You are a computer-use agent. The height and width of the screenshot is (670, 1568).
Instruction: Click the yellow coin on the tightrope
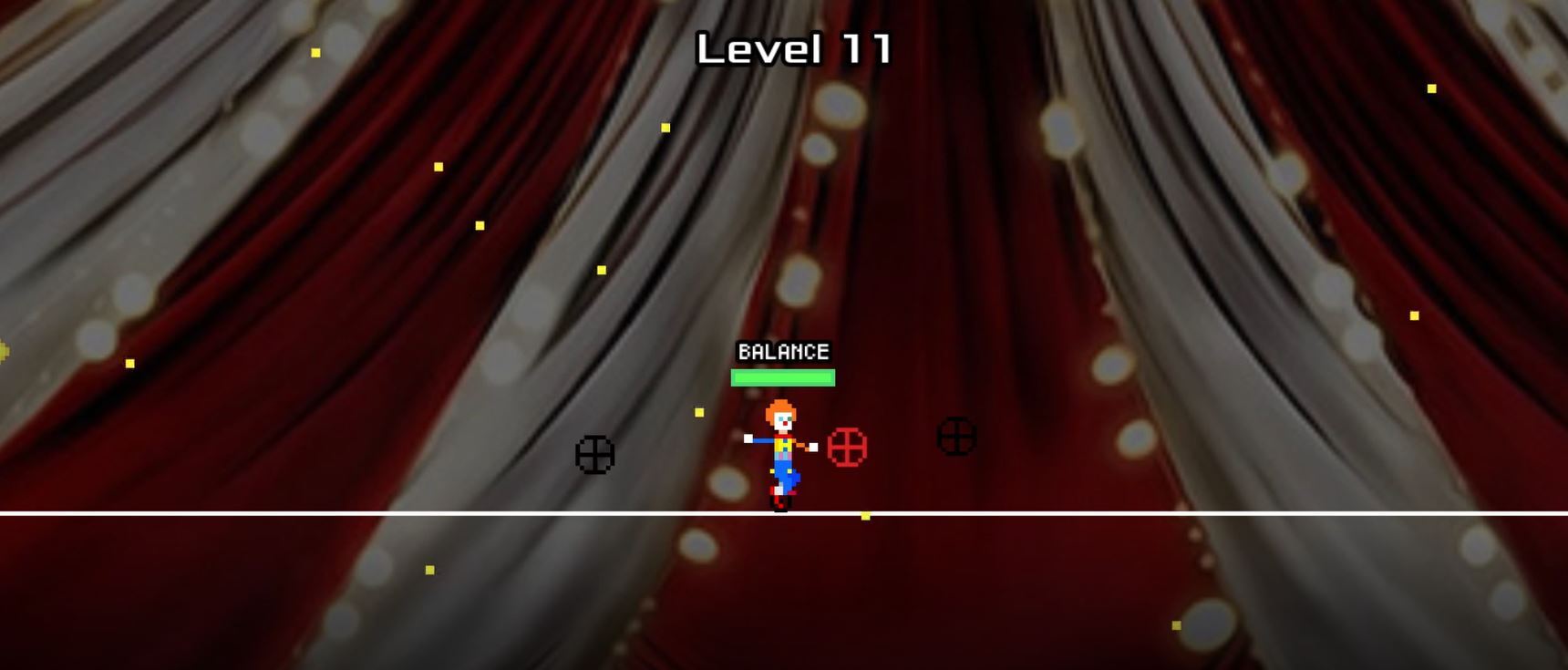(864, 514)
